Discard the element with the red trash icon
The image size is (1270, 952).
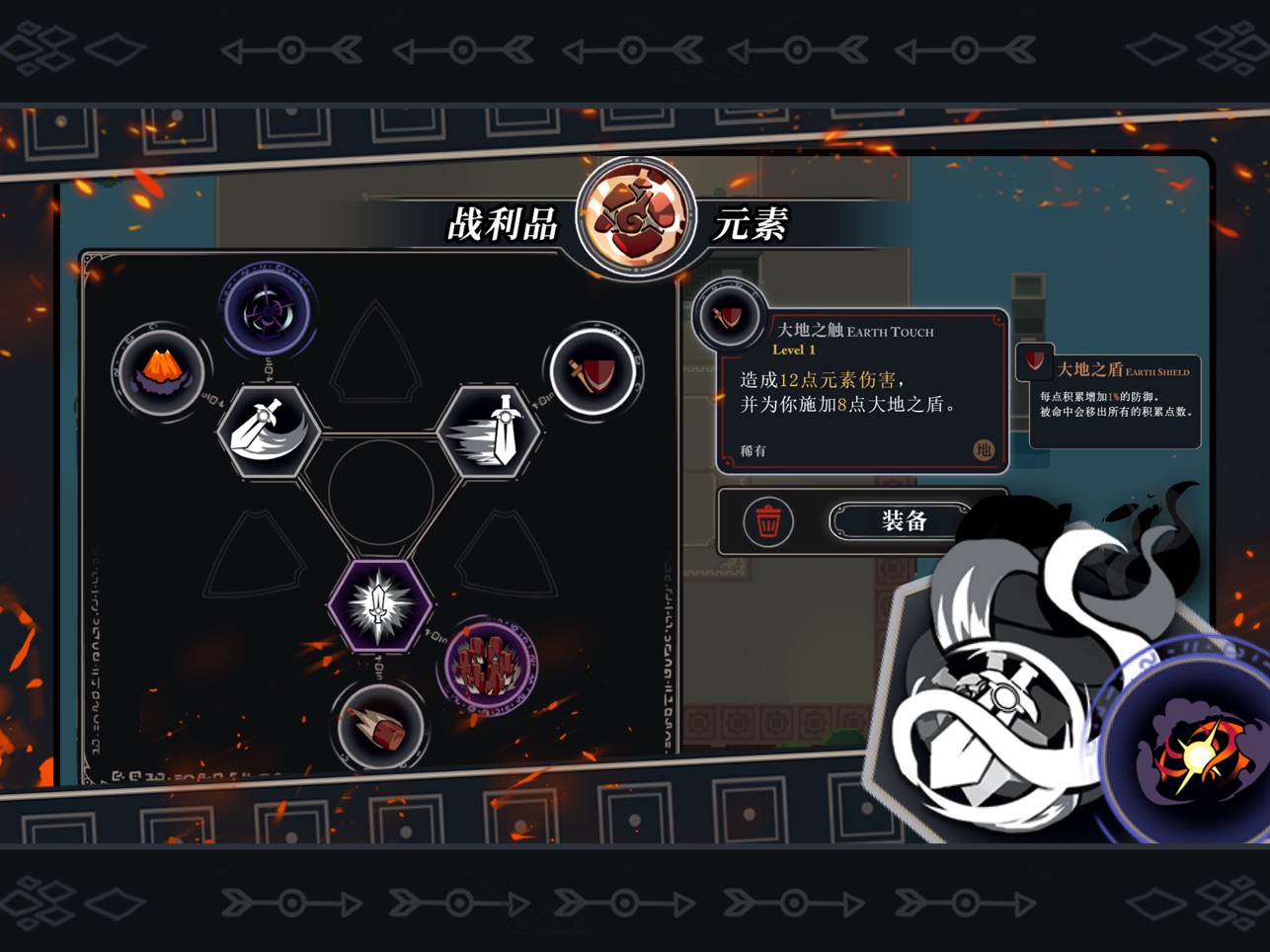click(767, 520)
